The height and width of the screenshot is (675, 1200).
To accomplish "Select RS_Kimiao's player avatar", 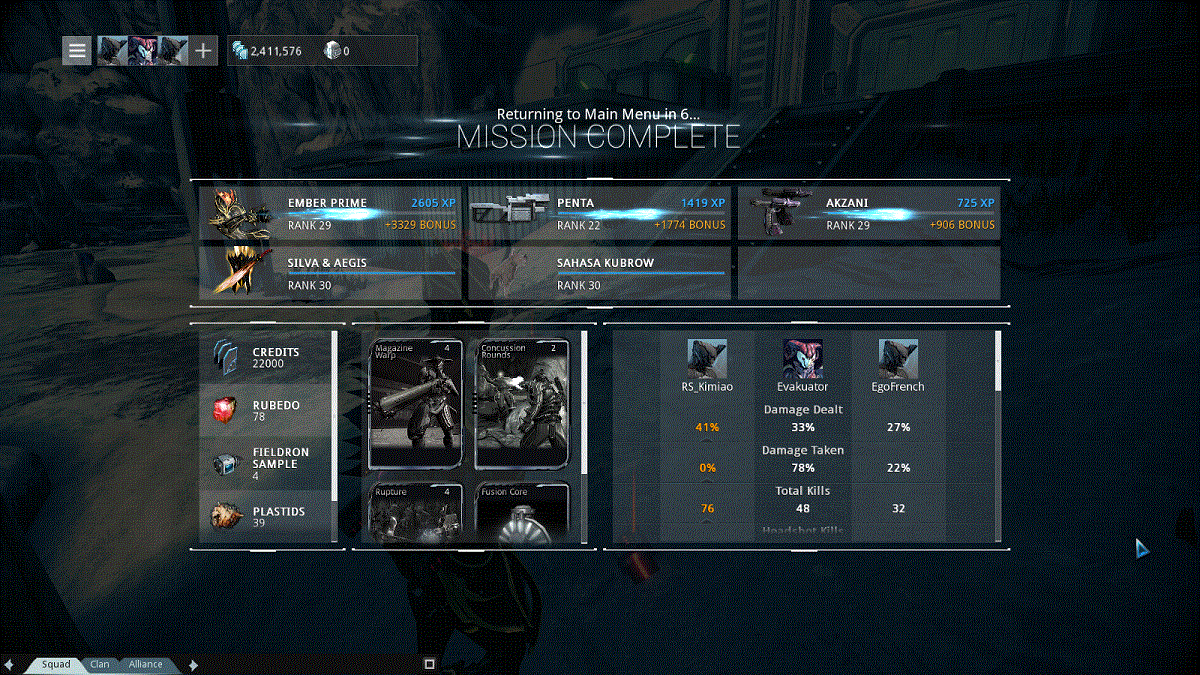I will click(706, 358).
